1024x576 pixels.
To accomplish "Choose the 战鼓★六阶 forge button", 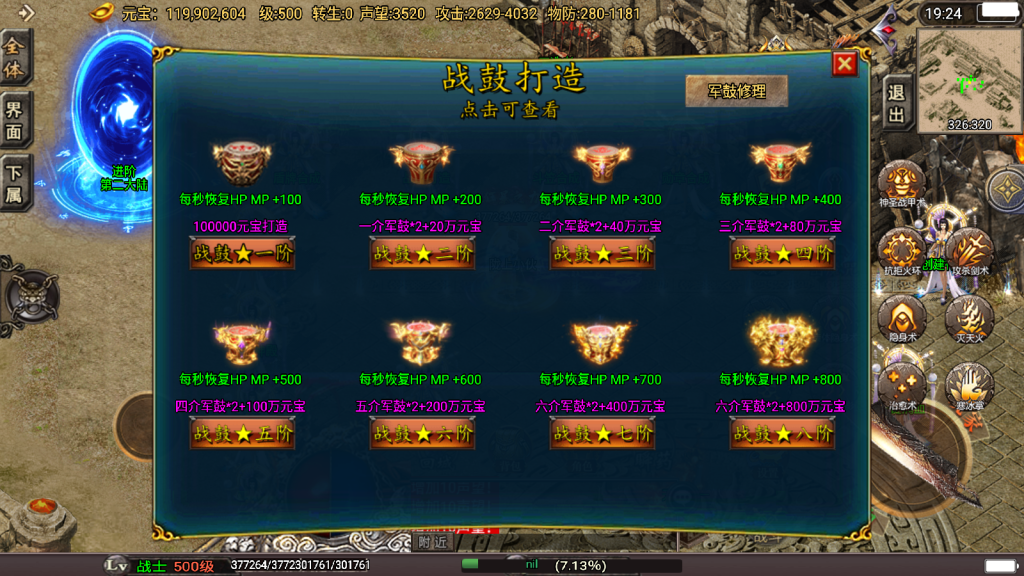I will pos(422,434).
